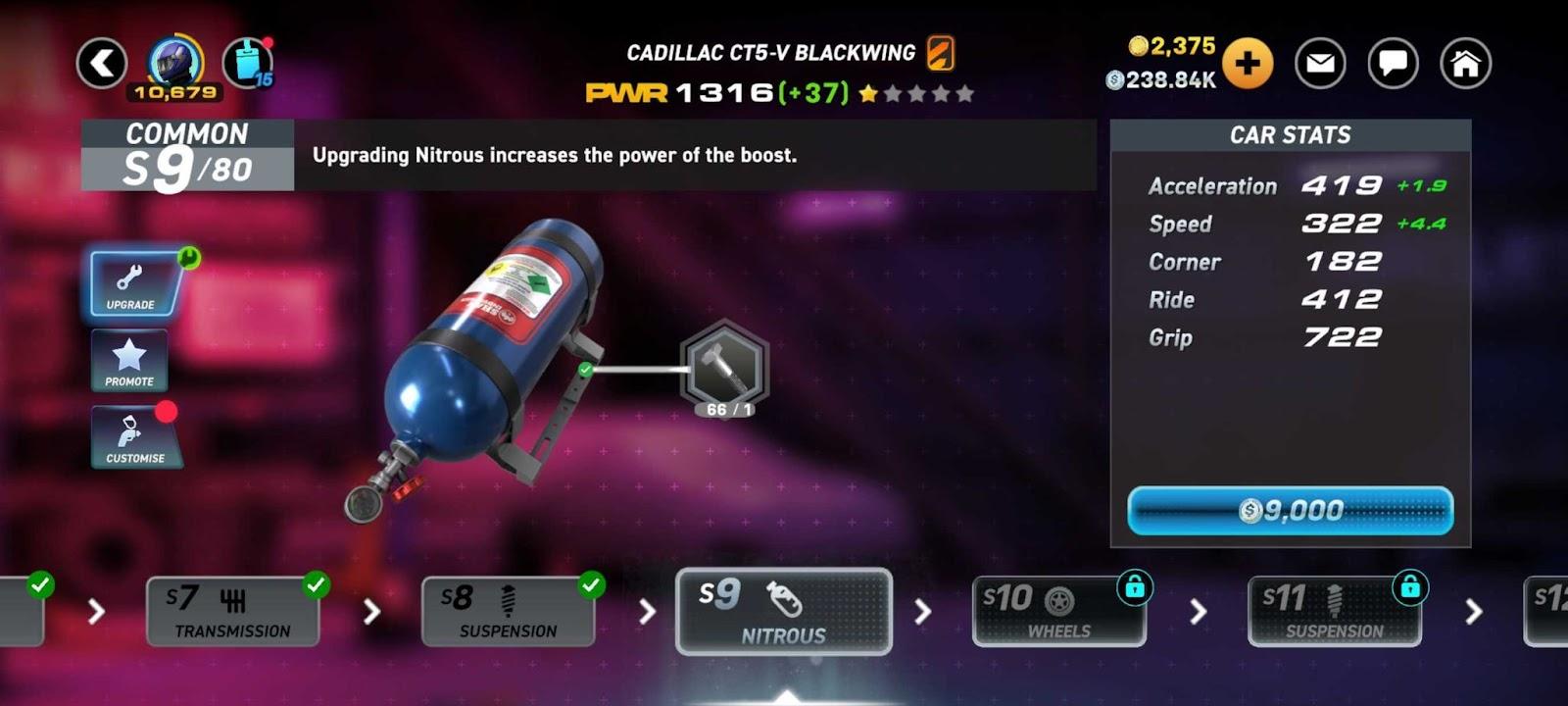Select the S7 Transmission stage
1568x706 pixels.
(x=233, y=612)
